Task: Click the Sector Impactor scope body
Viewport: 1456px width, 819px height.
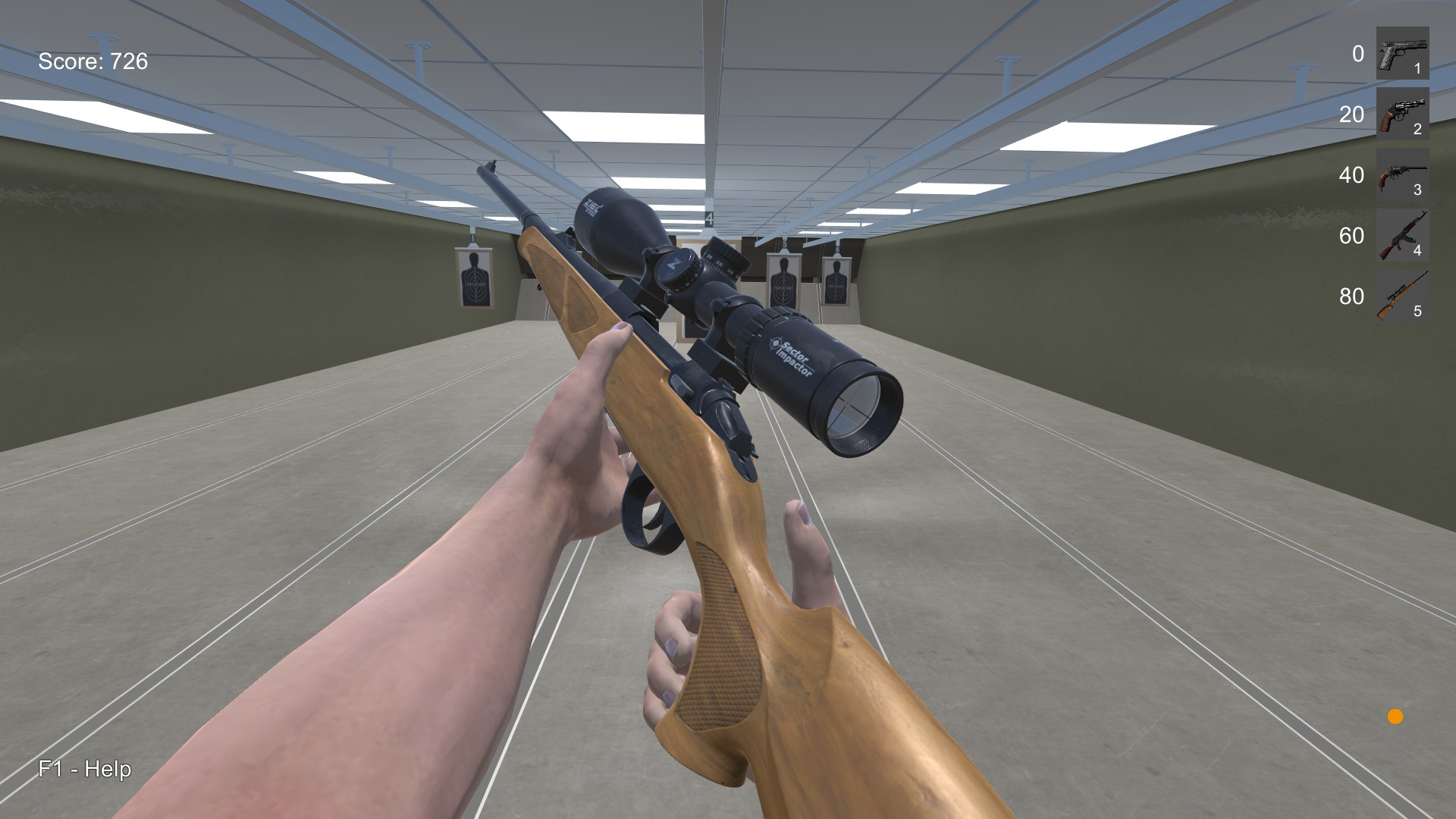Action: (789, 356)
